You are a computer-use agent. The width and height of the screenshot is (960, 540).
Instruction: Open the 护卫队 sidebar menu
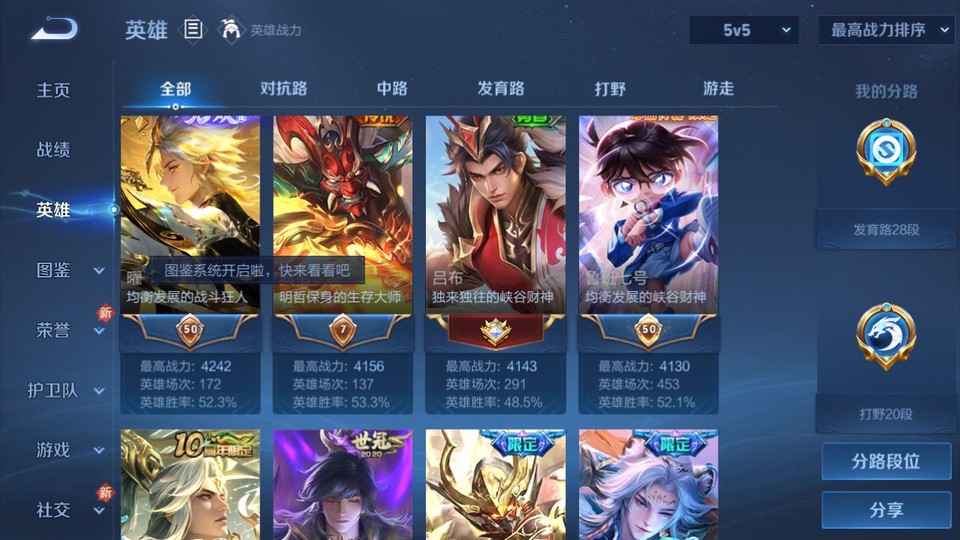click(65, 390)
